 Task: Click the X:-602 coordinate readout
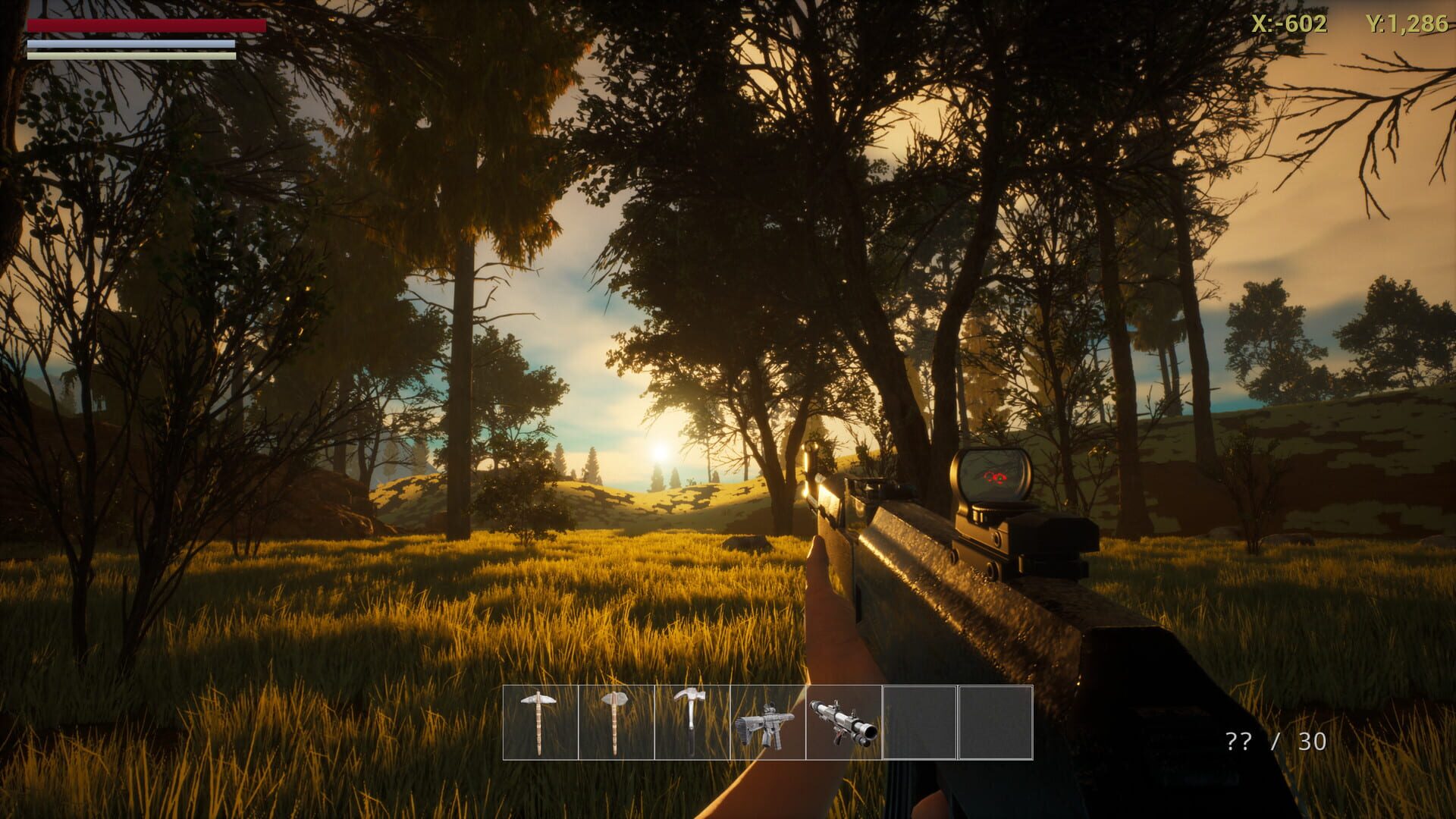coord(1289,24)
